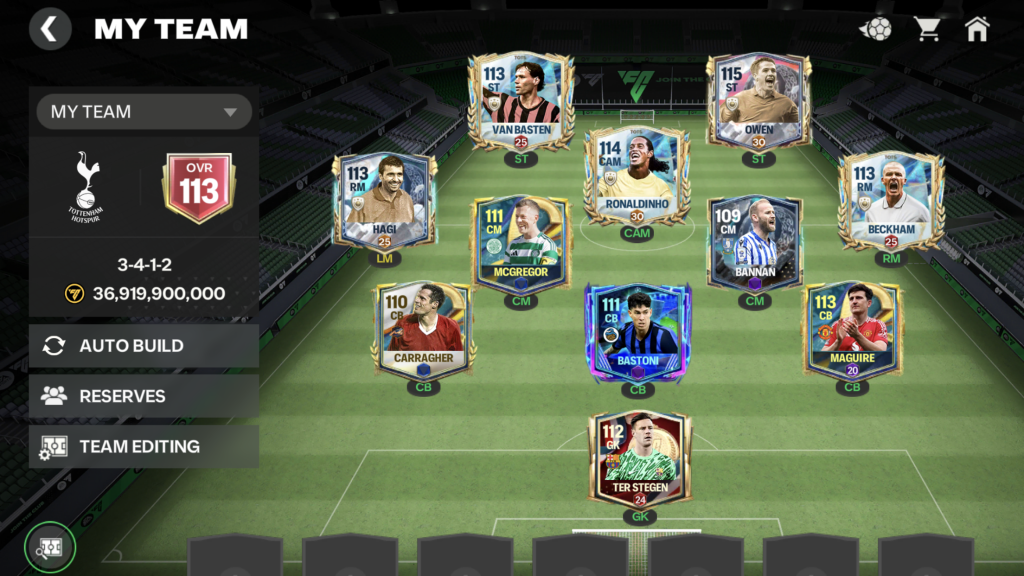Screen dimensions: 1024x576
Task: Pick the Hagi player card
Action: coord(385,201)
